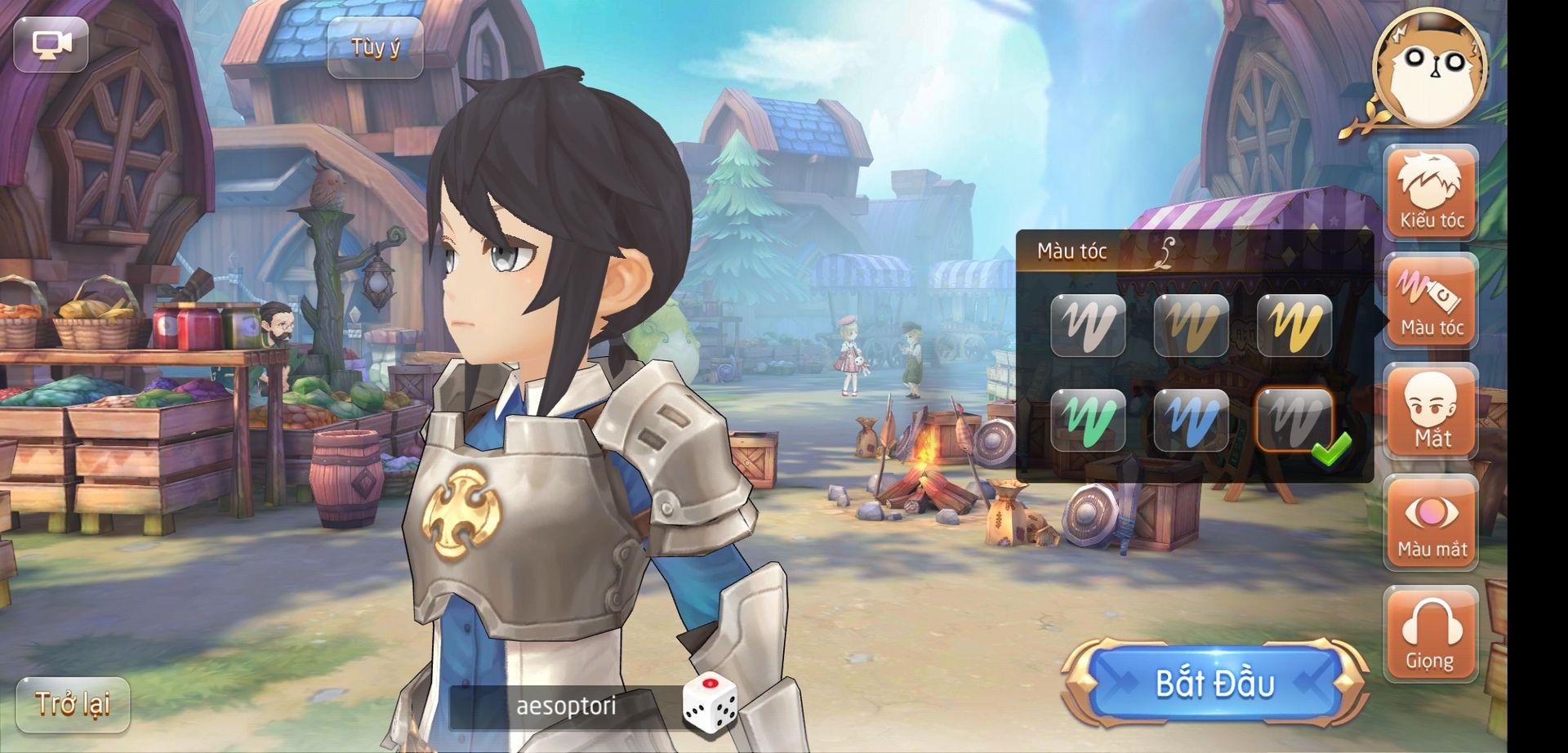The height and width of the screenshot is (753, 1568).
Task: Select the Tùy ý customization button
Action: click(x=375, y=48)
